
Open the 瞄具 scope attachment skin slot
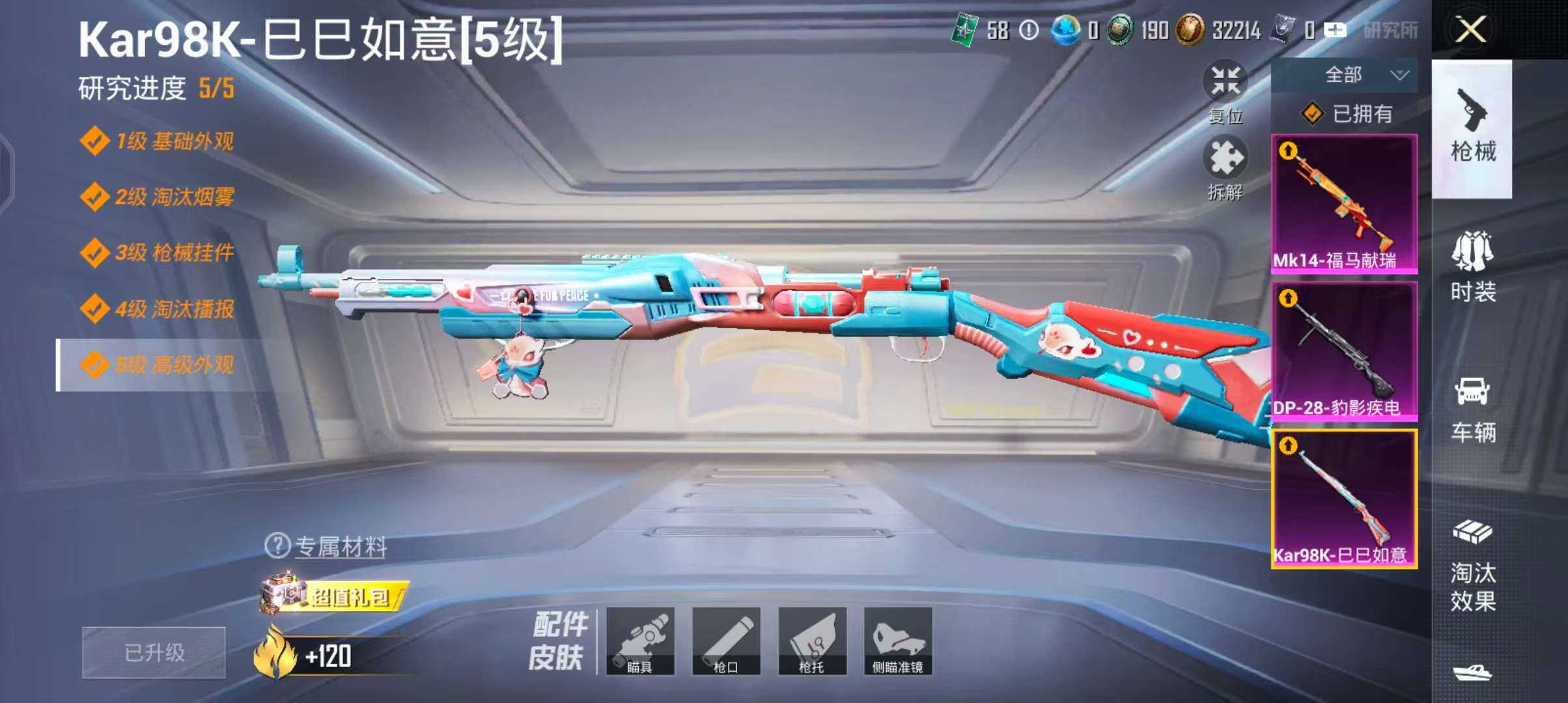coord(640,641)
